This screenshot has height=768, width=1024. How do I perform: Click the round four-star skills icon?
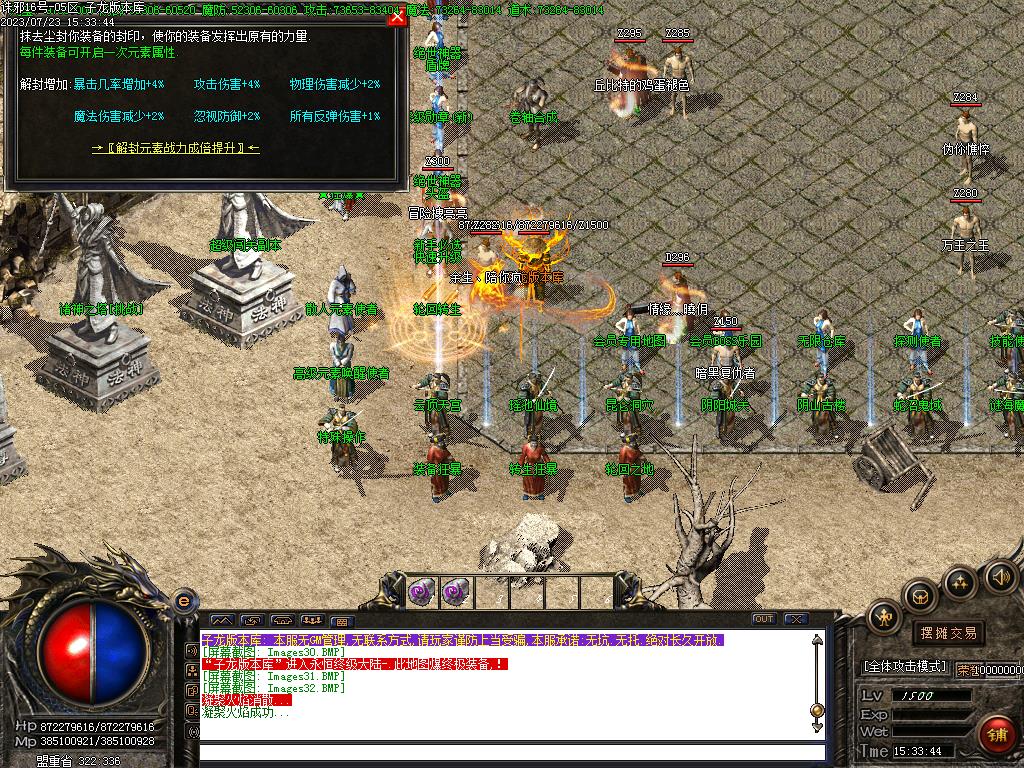(x=960, y=582)
